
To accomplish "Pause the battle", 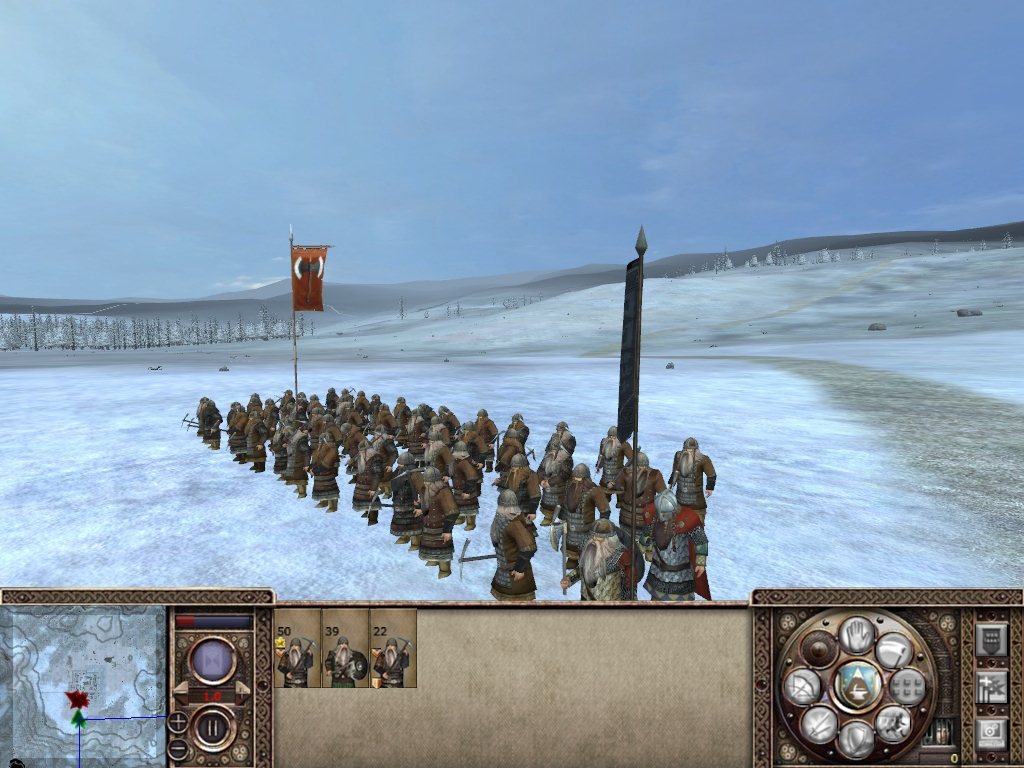I will (212, 728).
